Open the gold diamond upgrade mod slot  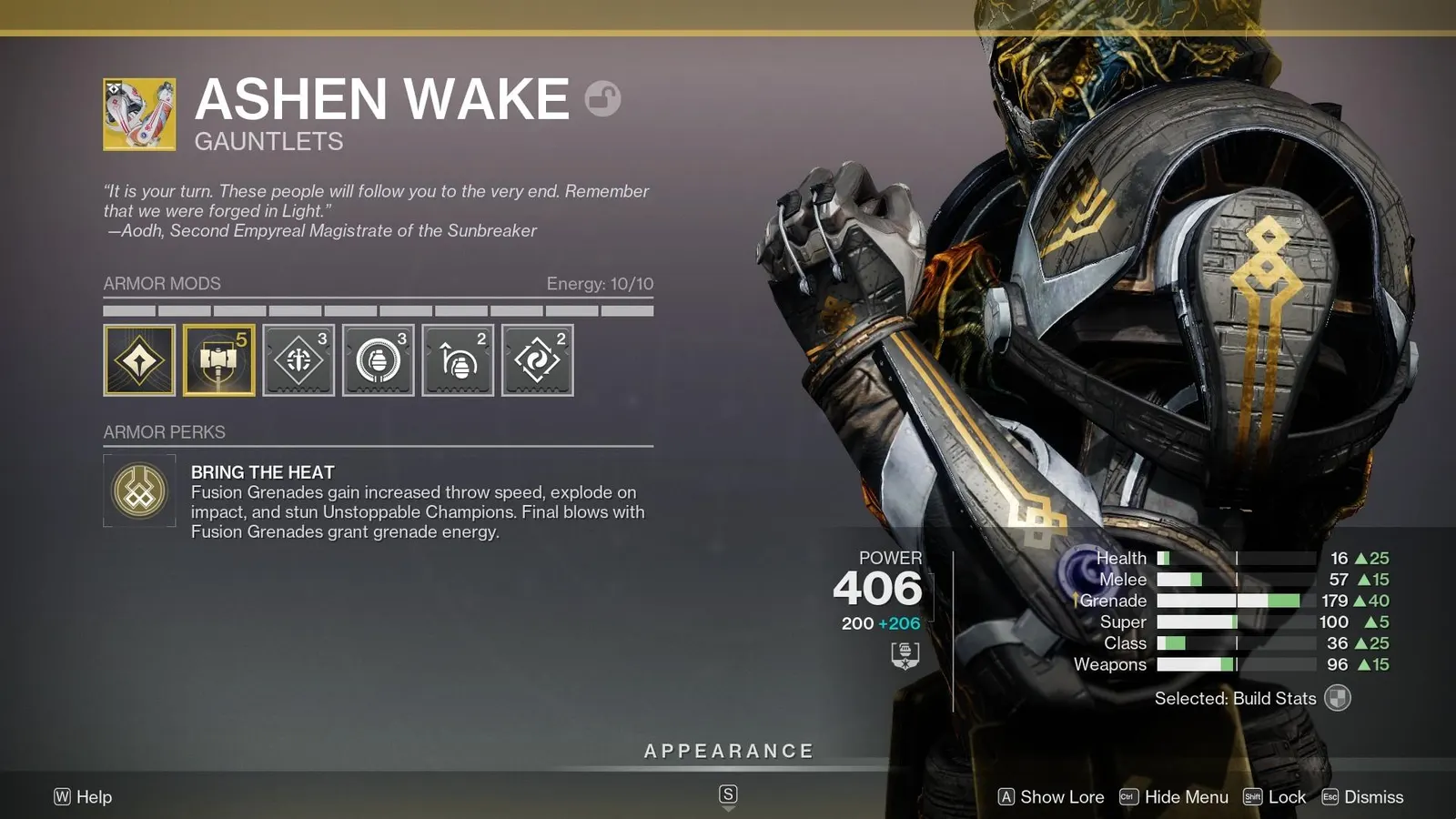click(139, 360)
